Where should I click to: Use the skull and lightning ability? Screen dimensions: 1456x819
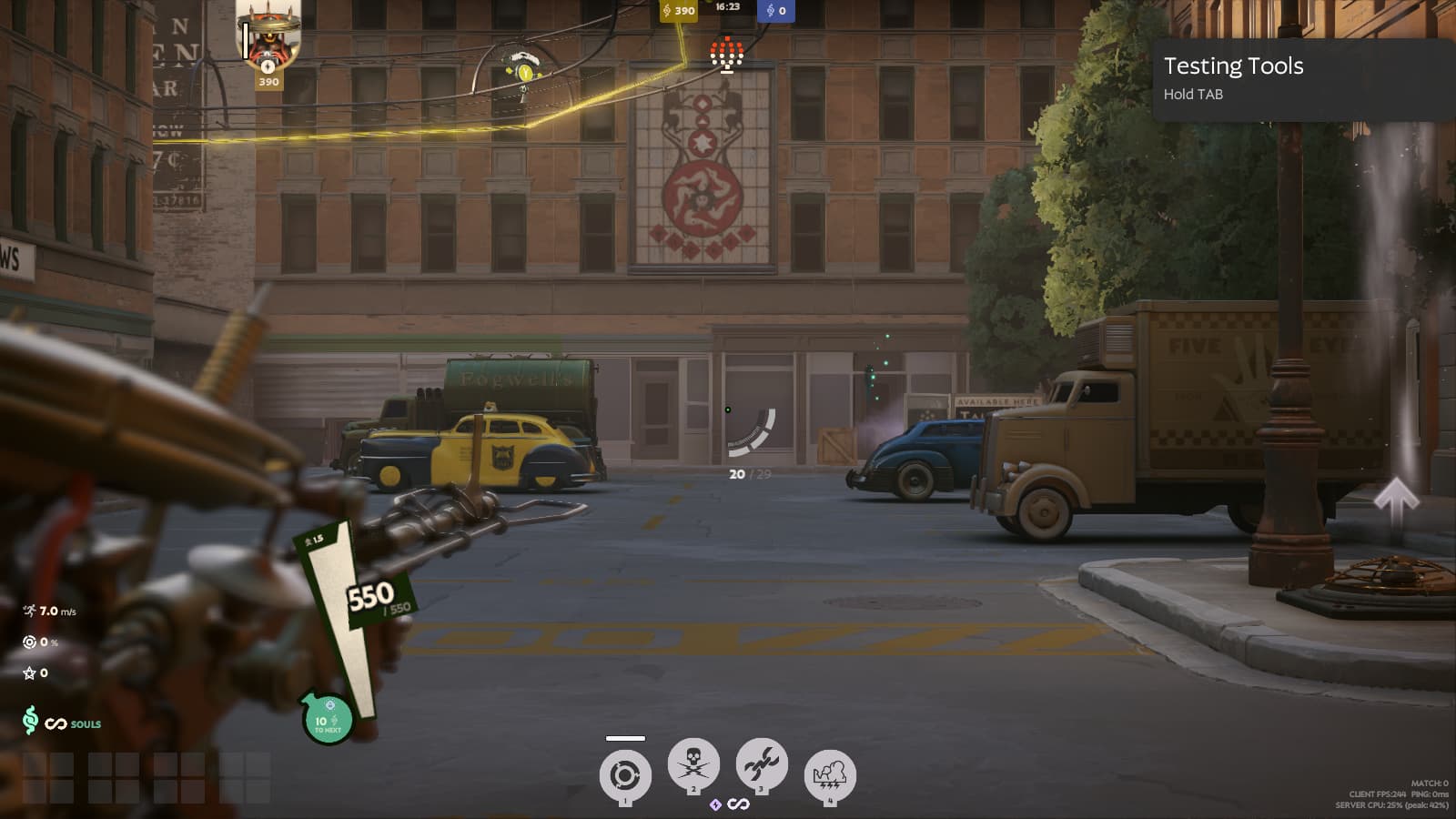coord(693,763)
